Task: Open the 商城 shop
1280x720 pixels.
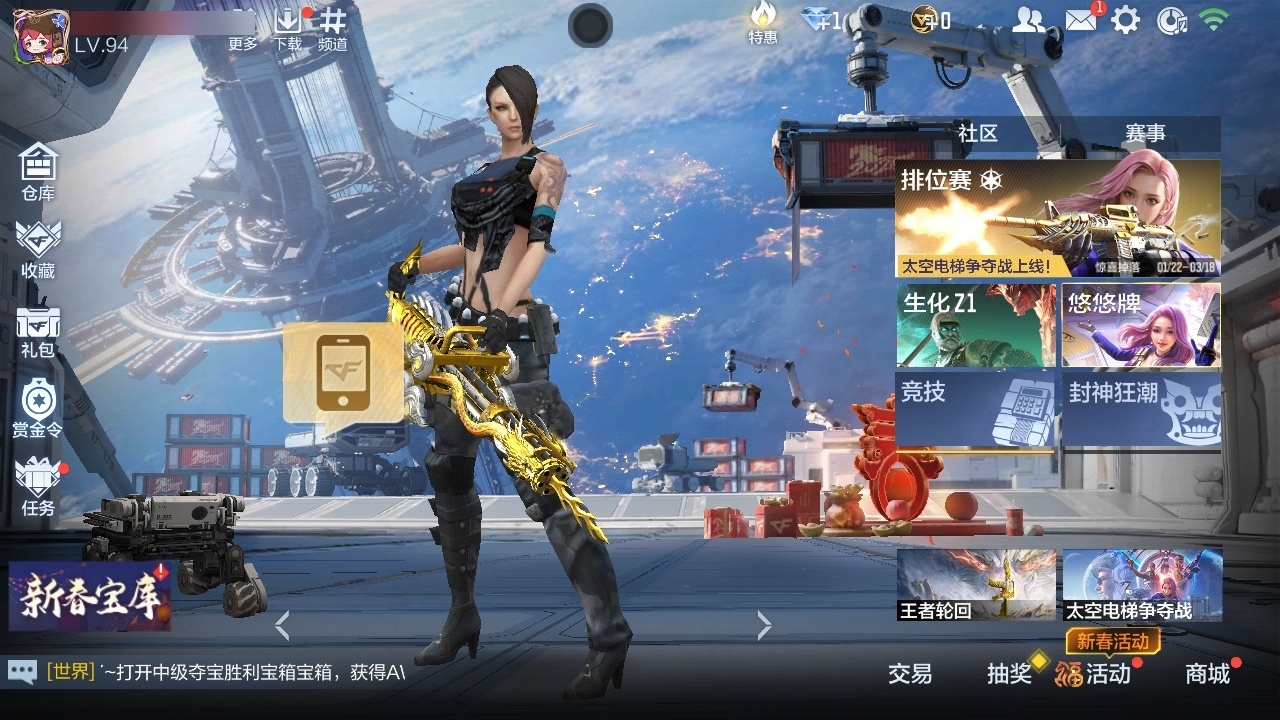Action: [x=1207, y=674]
